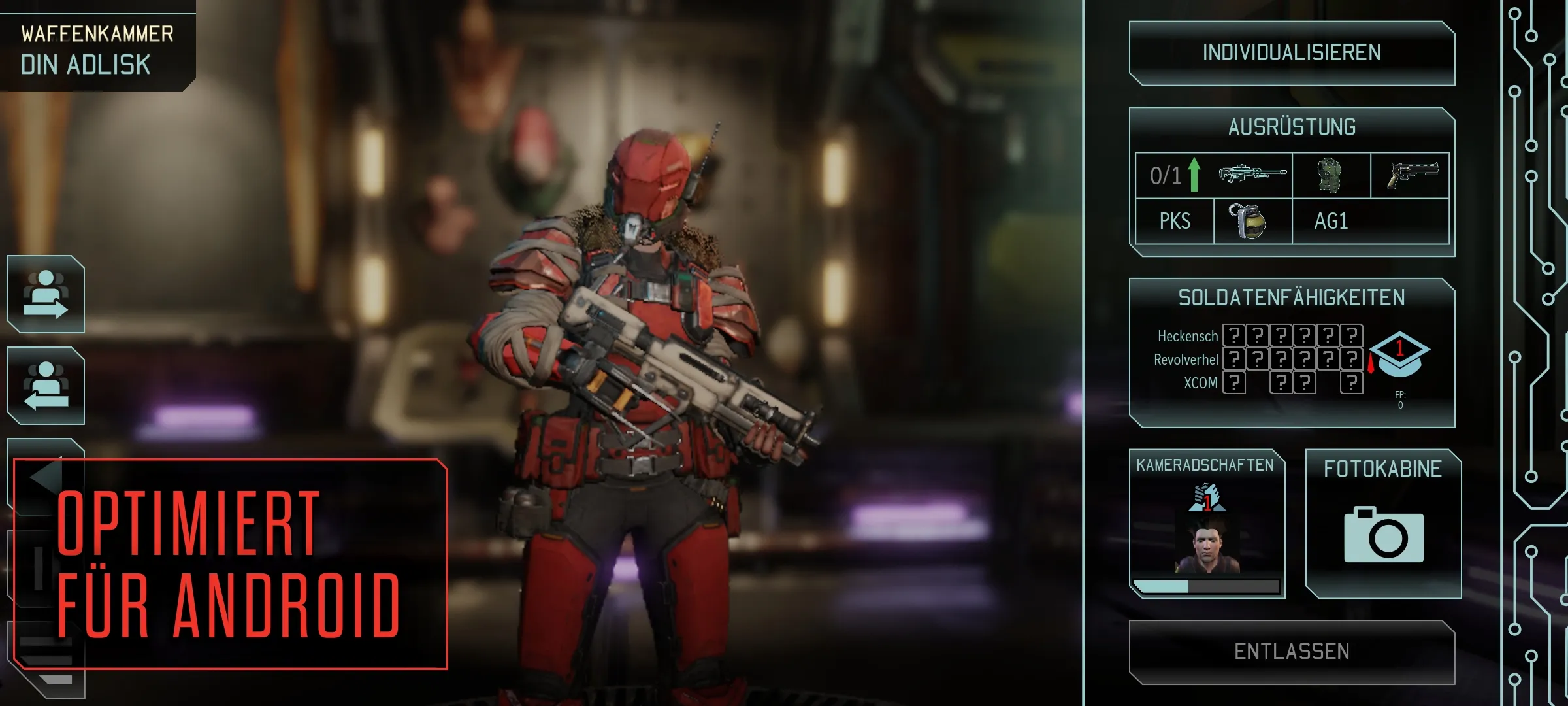Switch to the next soldier arrow icon
The image size is (1568, 706).
44,297
